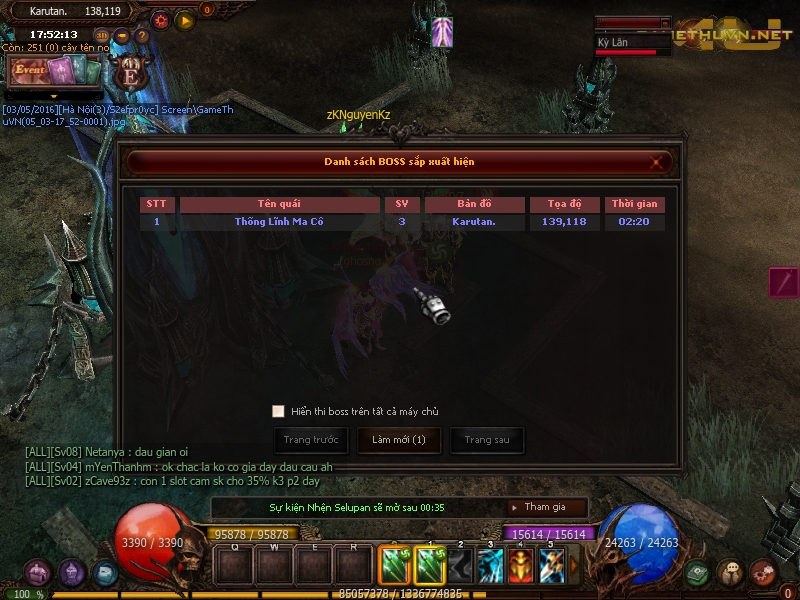Click the E shield emblem icon

129,73
